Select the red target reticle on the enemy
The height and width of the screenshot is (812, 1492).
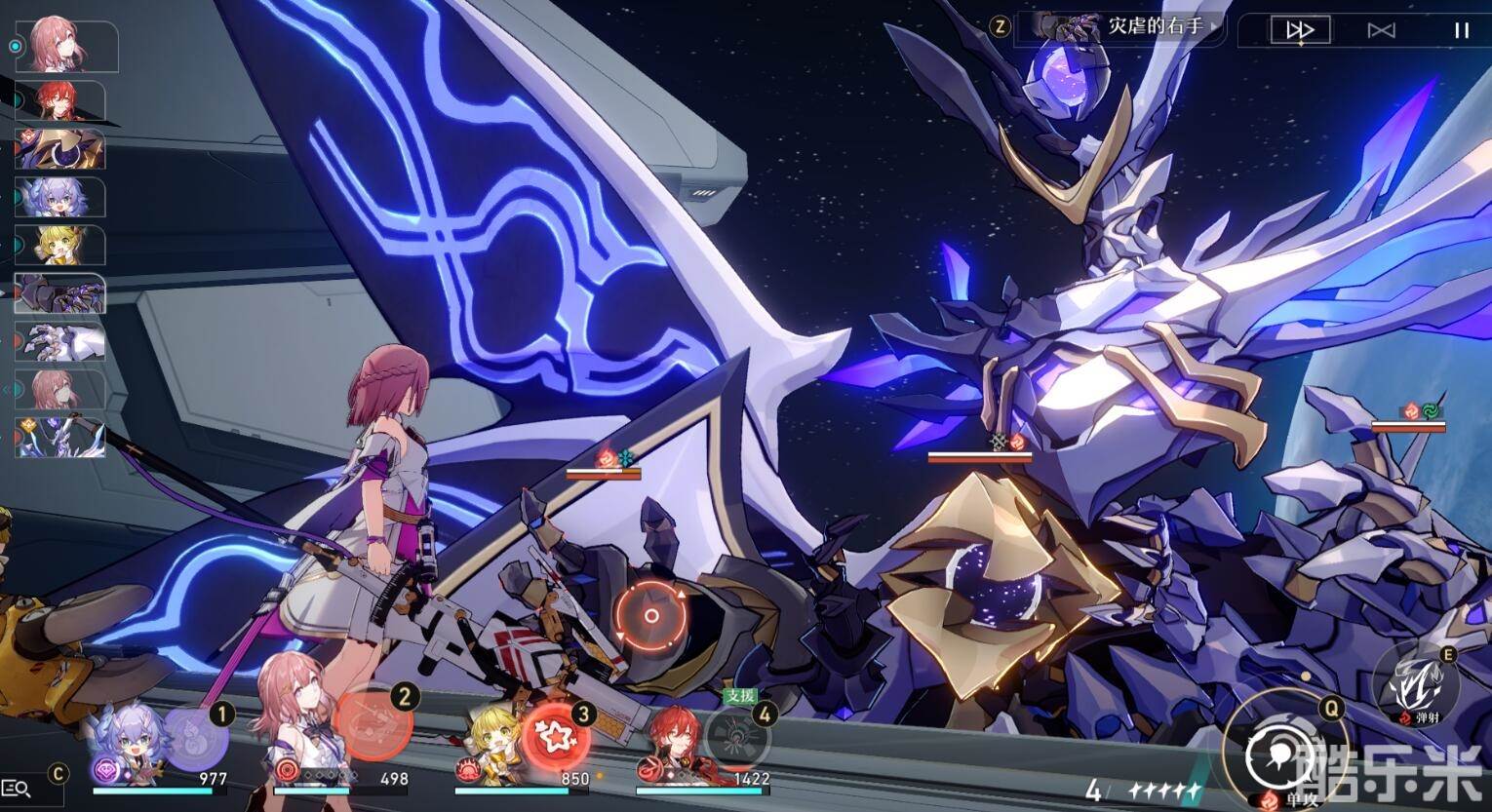point(651,616)
